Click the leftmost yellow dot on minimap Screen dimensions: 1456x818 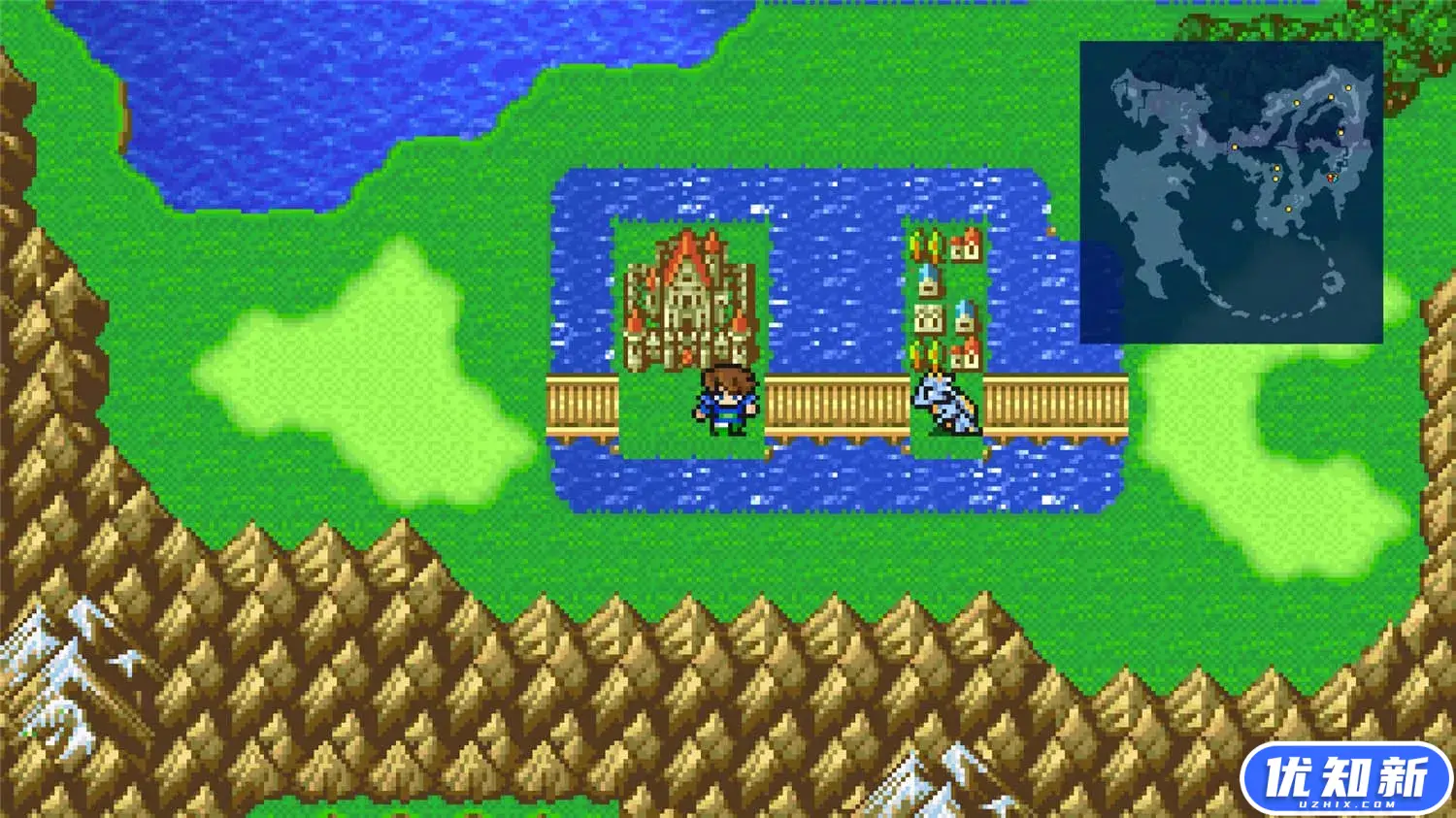pos(1235,147)
